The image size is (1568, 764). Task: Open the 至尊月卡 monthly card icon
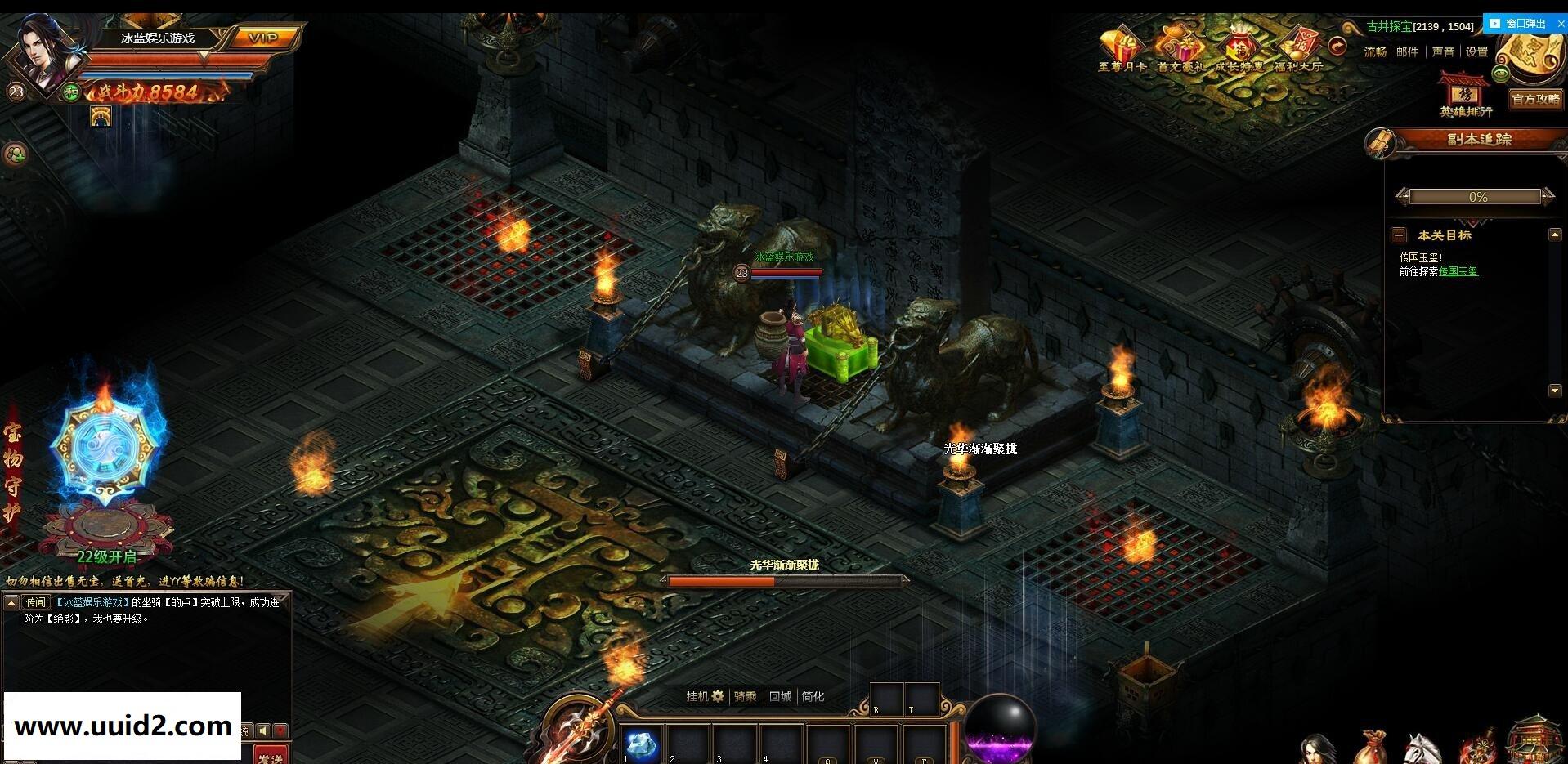pos(1121,48)
